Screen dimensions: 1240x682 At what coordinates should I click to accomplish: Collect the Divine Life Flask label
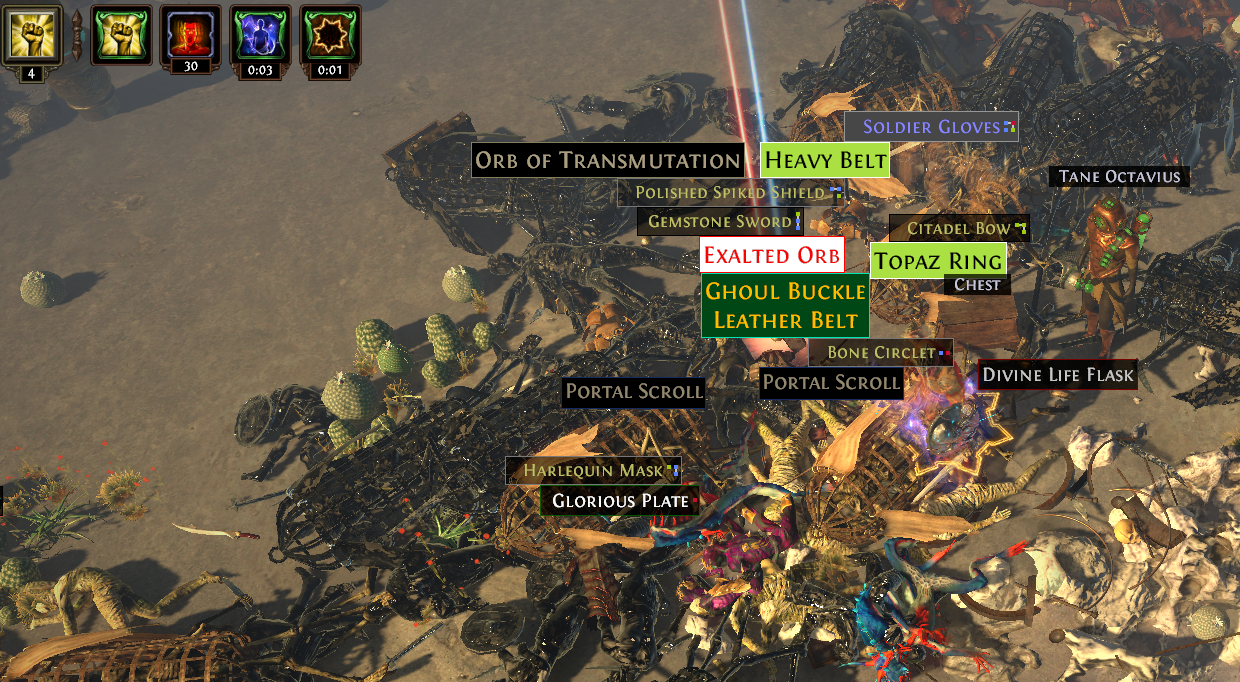[1058, 375]
